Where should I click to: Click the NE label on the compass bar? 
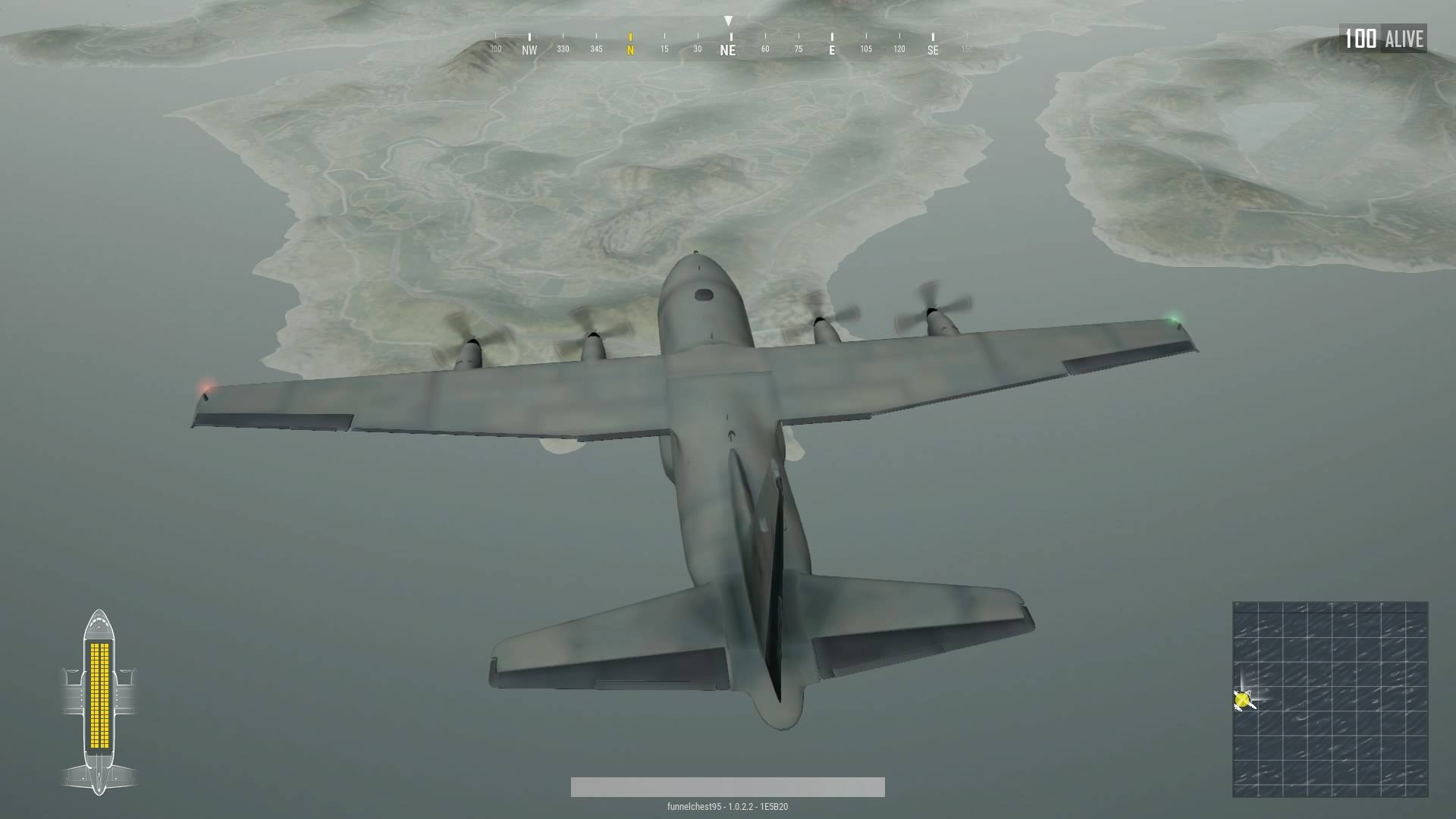tap(728, 49)
